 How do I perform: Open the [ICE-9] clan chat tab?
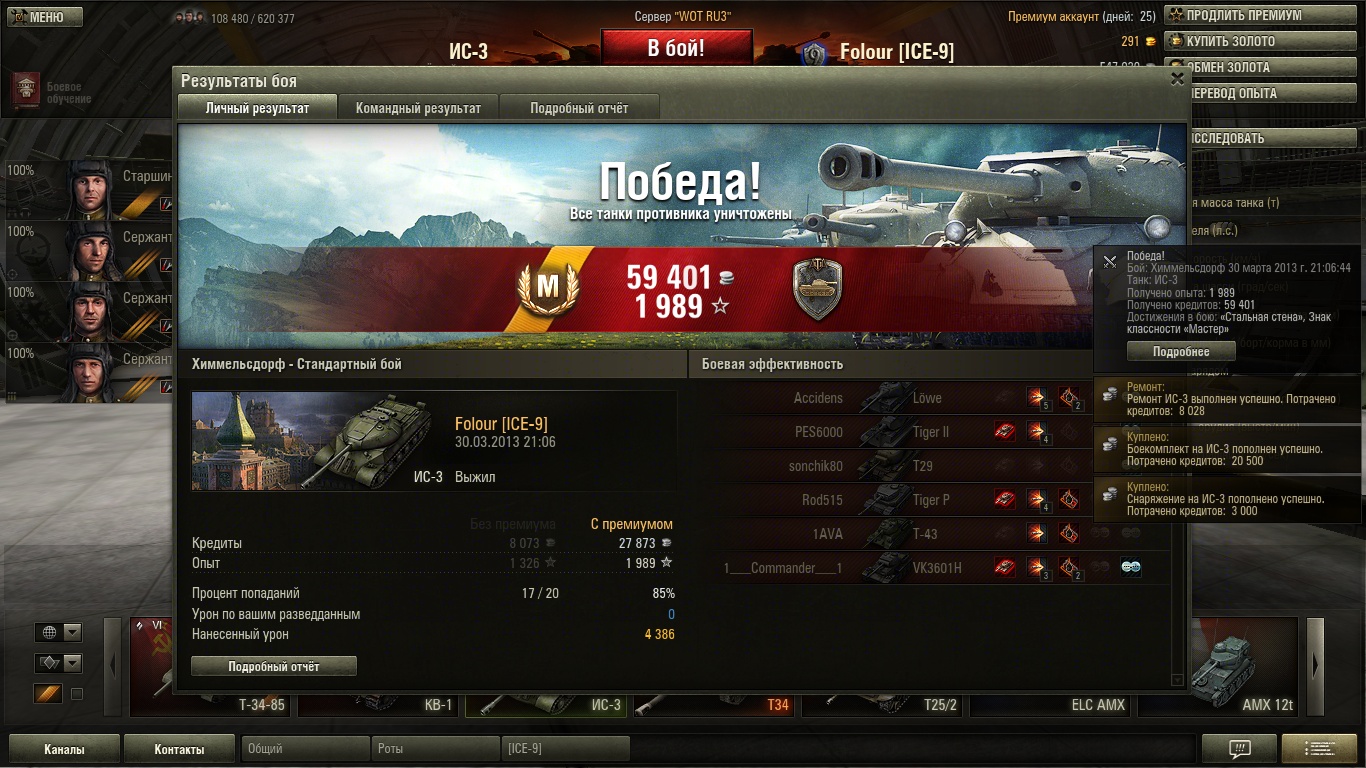565,749
